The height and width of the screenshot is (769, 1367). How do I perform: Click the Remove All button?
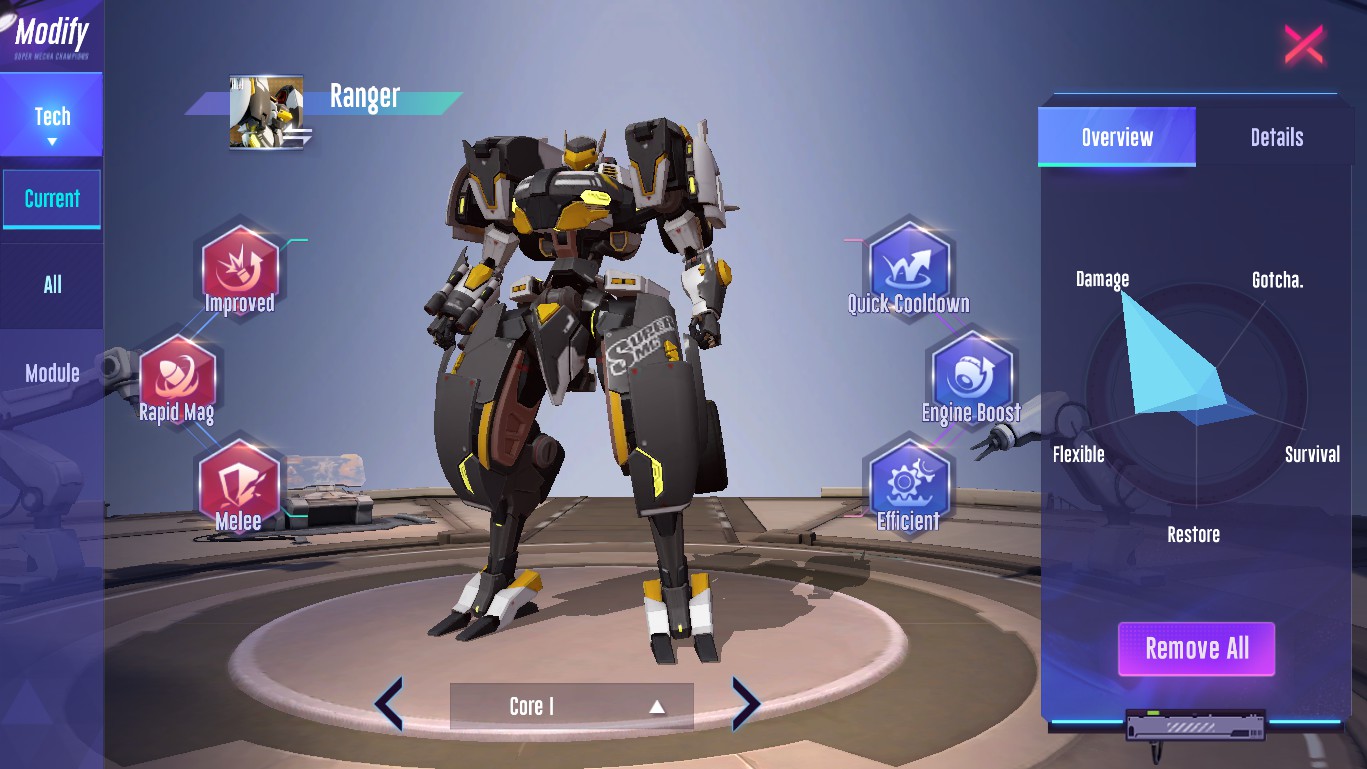(x=1196, y=649)
